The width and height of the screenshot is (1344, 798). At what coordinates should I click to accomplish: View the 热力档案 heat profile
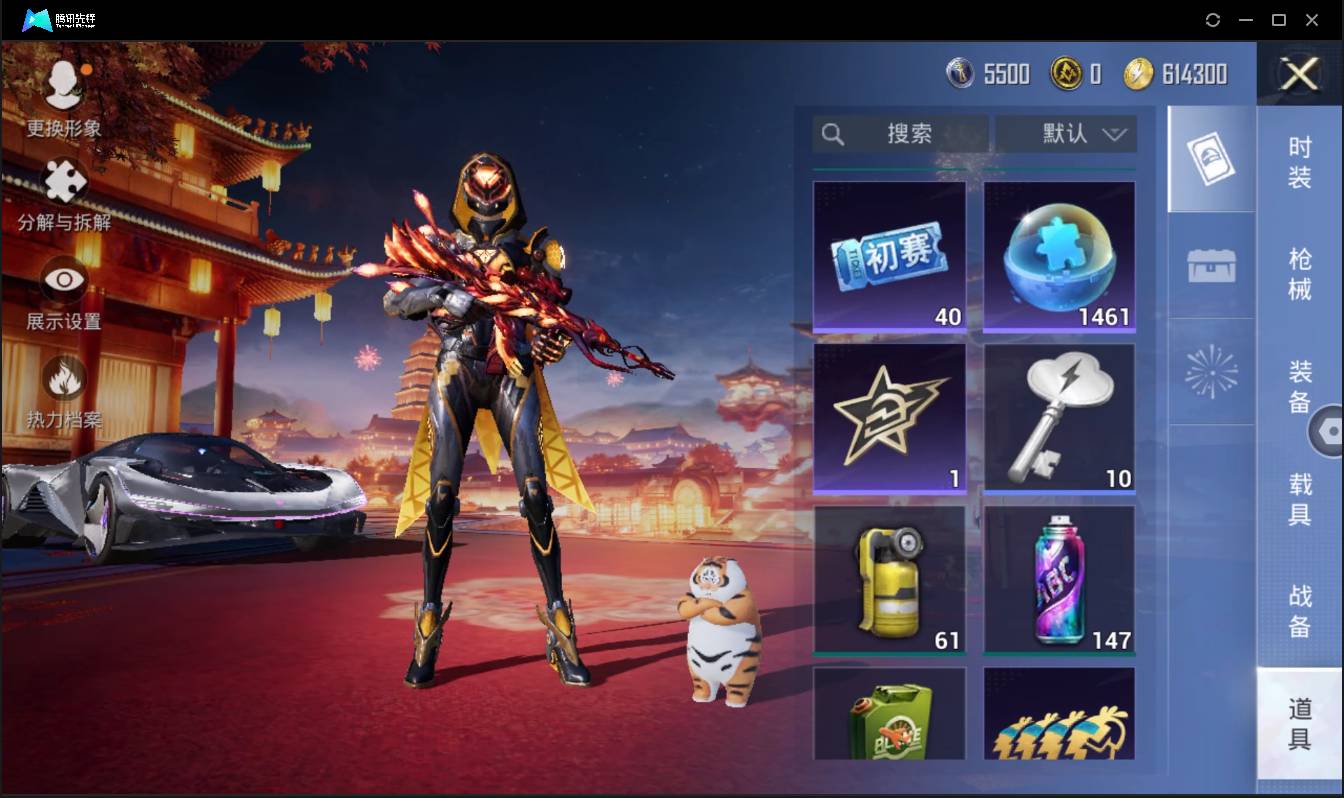(62, 390)
